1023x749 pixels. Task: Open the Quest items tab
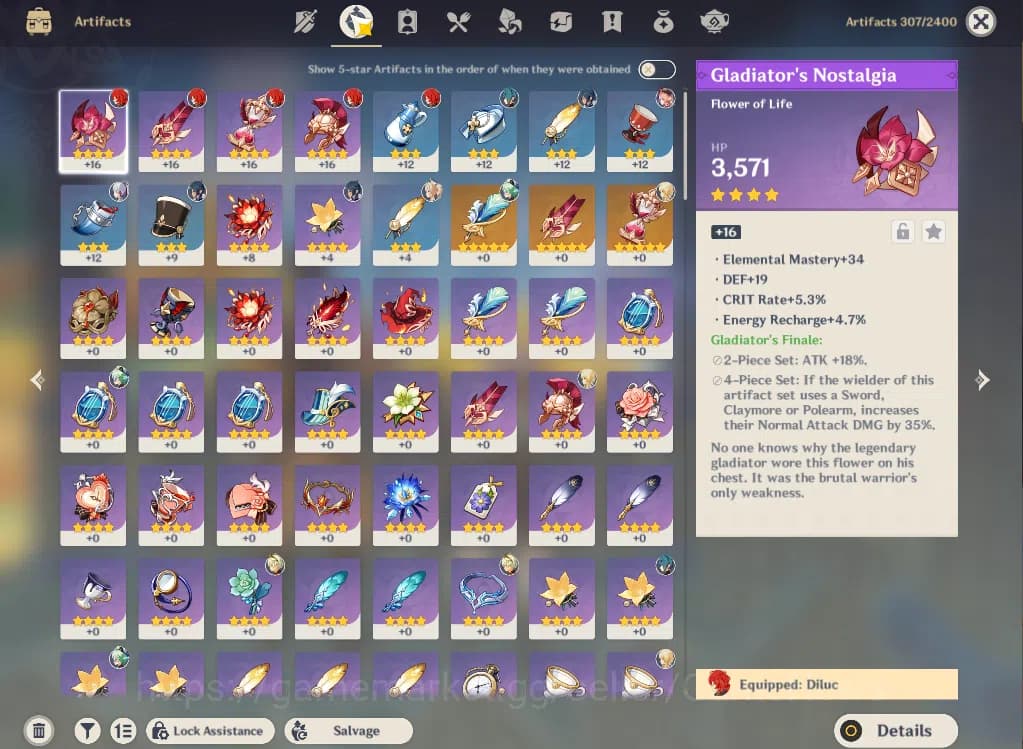(612, 21)
